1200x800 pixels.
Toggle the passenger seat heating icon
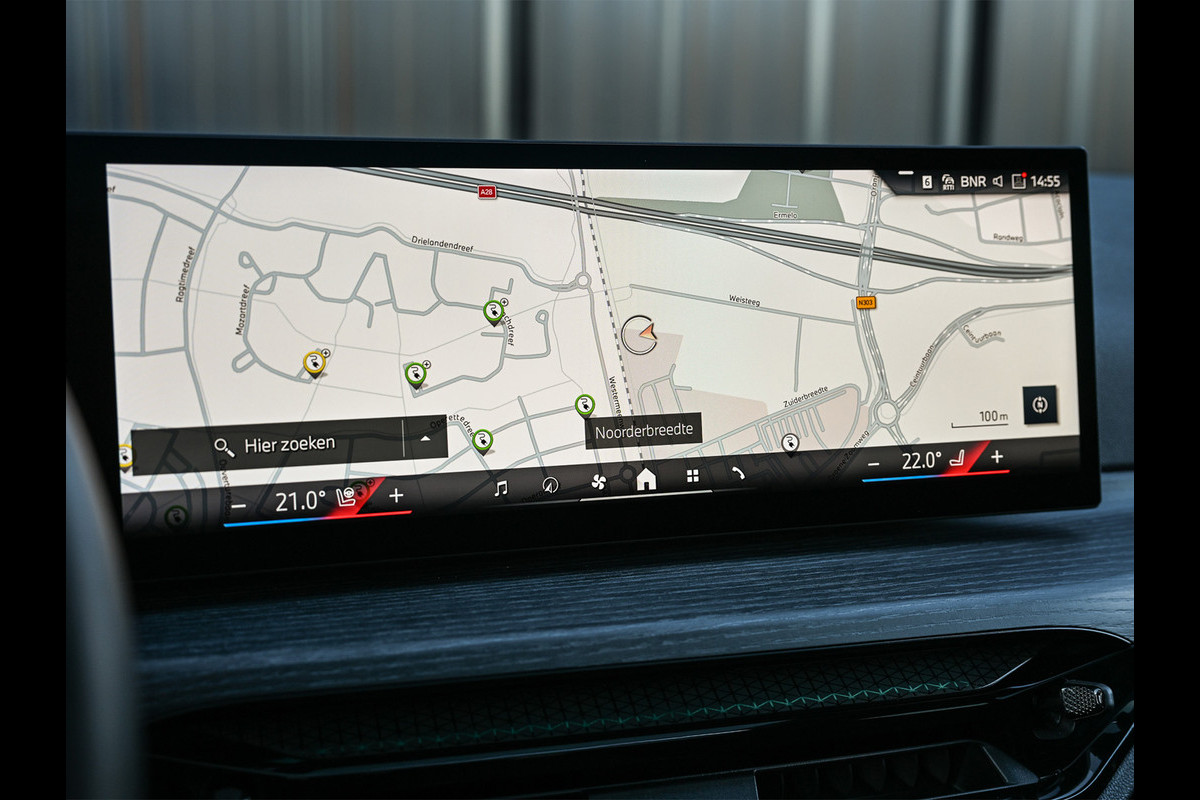(x=959, y=458)
